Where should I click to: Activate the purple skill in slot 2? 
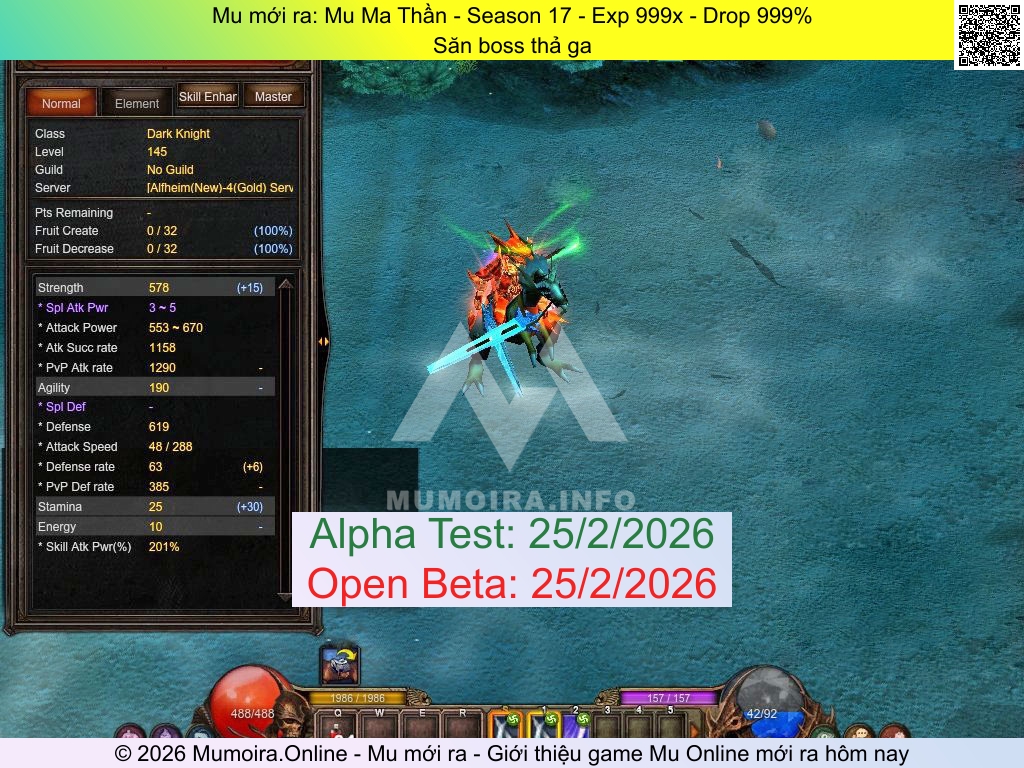click(x=576, y=727)
